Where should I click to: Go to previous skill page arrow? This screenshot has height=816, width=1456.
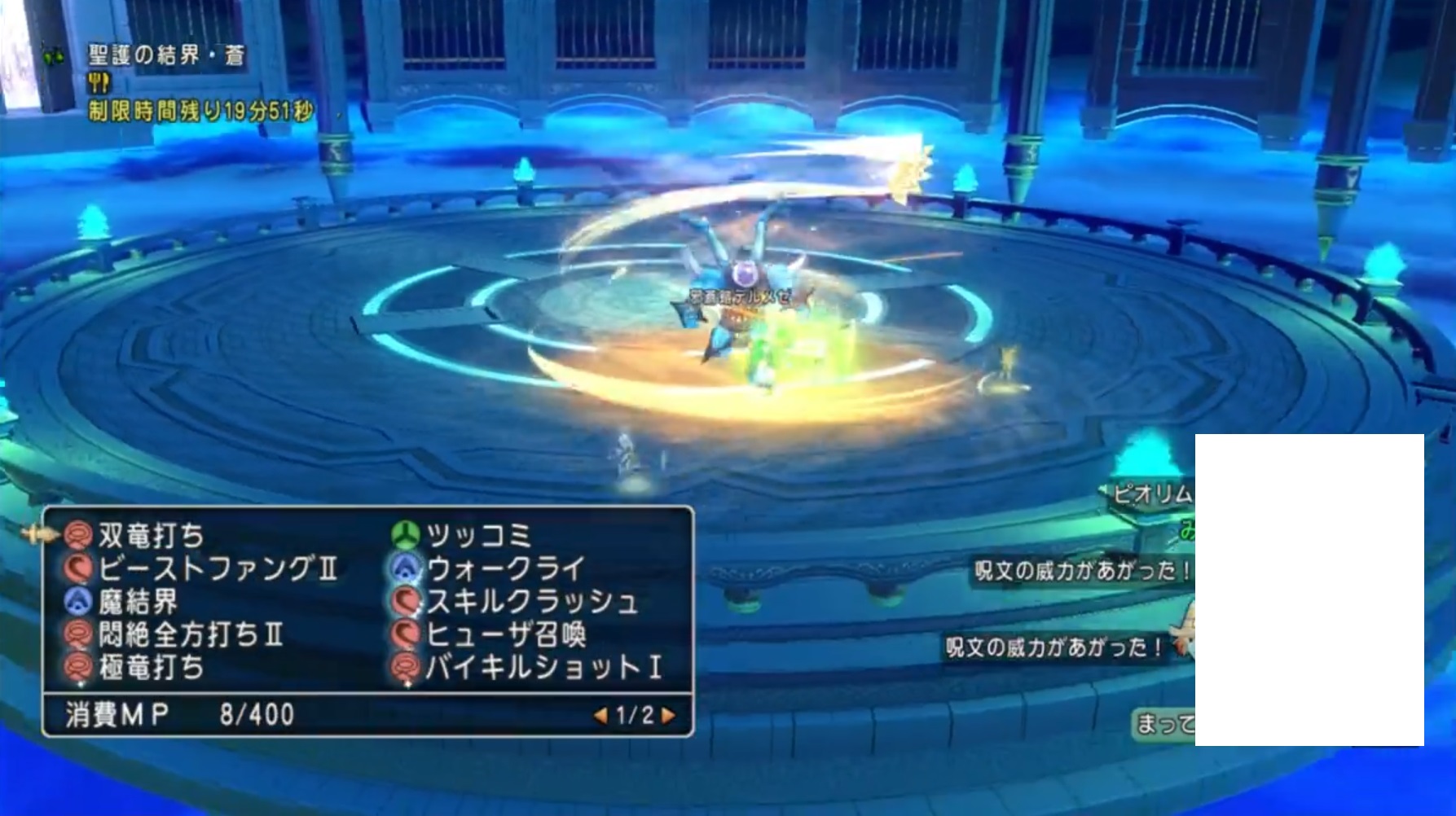(x=600, y=716)
